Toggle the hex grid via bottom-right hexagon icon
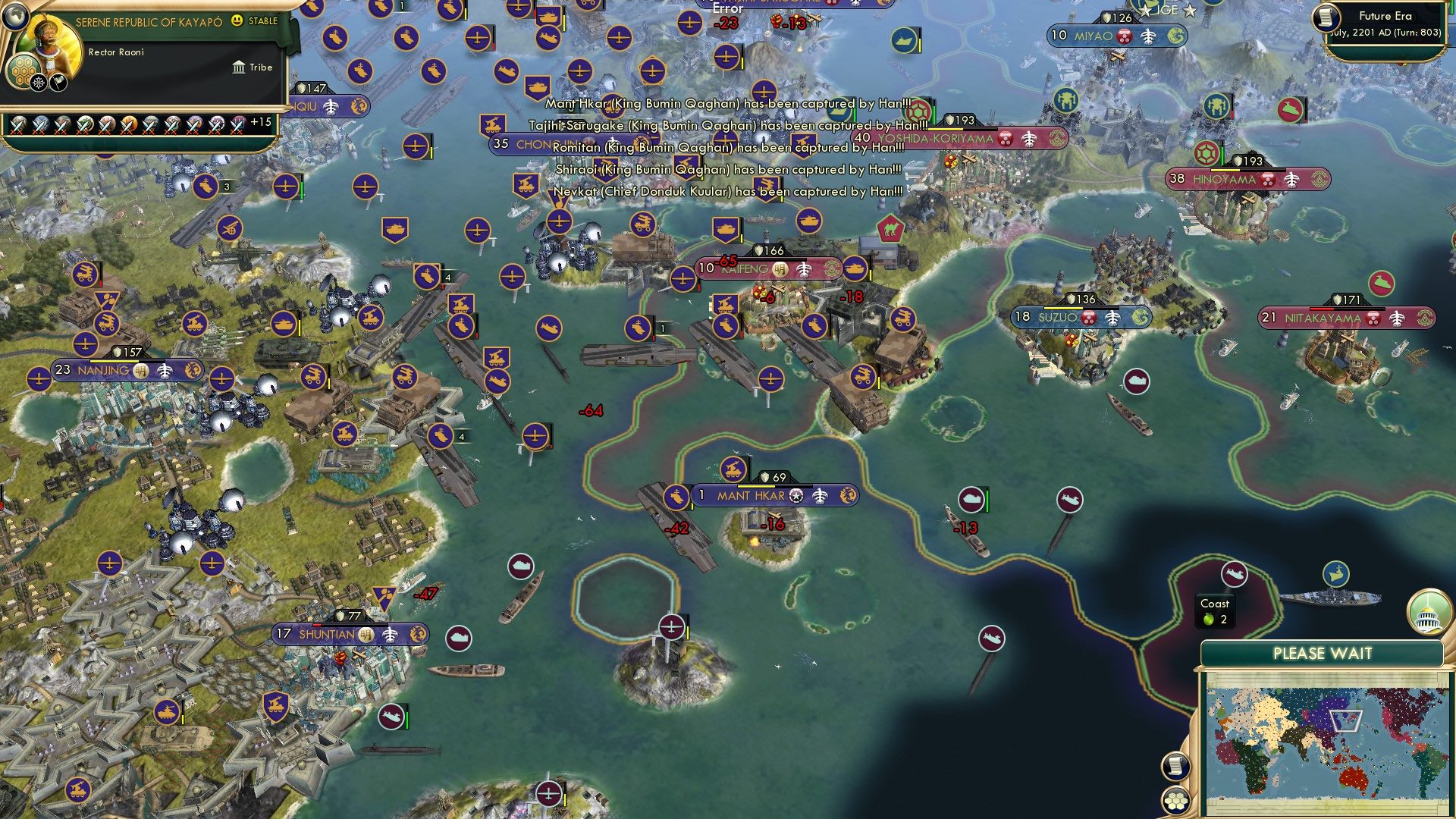 tap(1175, 801)
